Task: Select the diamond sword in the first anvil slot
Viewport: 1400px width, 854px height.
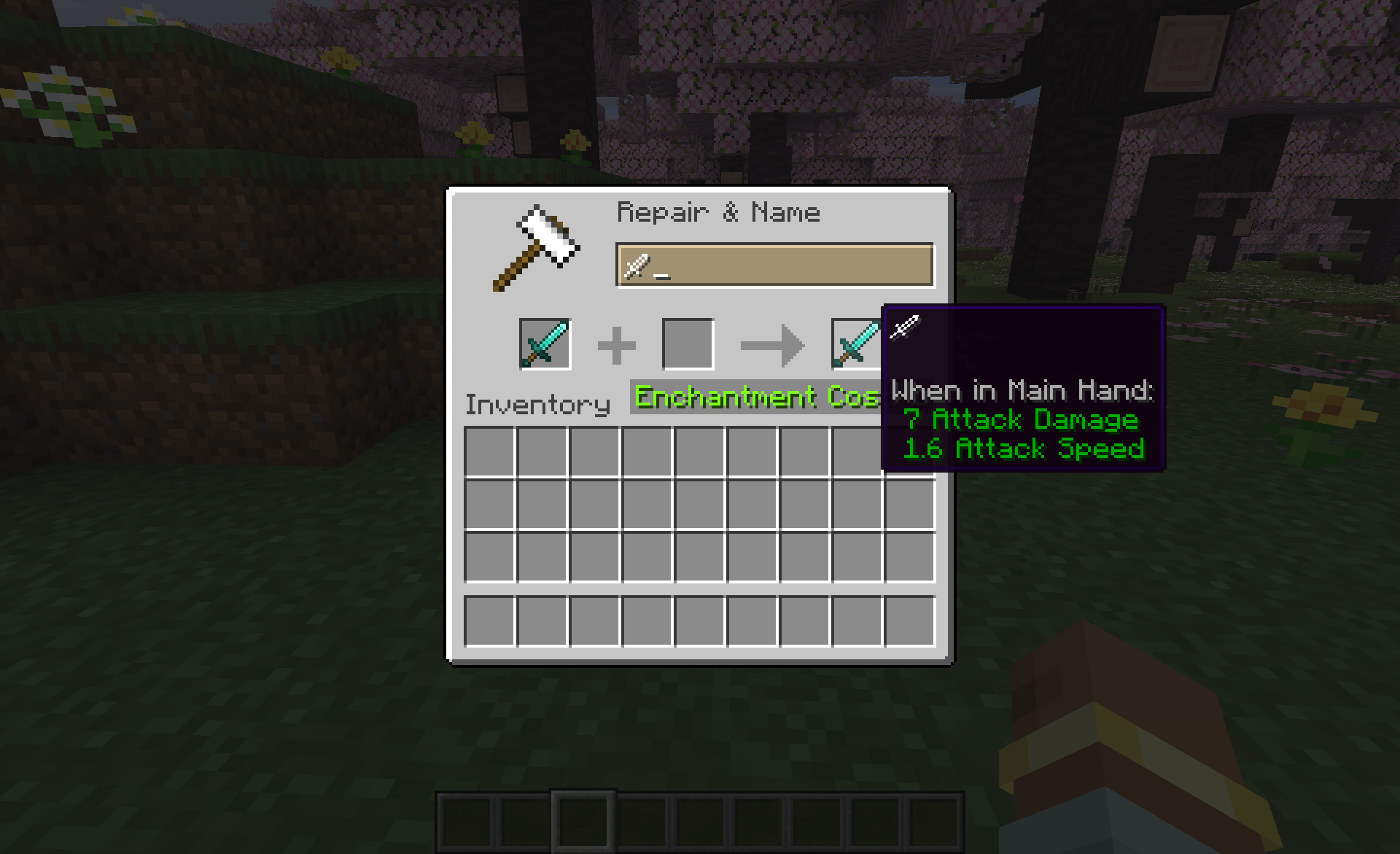Action: (545, 343)
